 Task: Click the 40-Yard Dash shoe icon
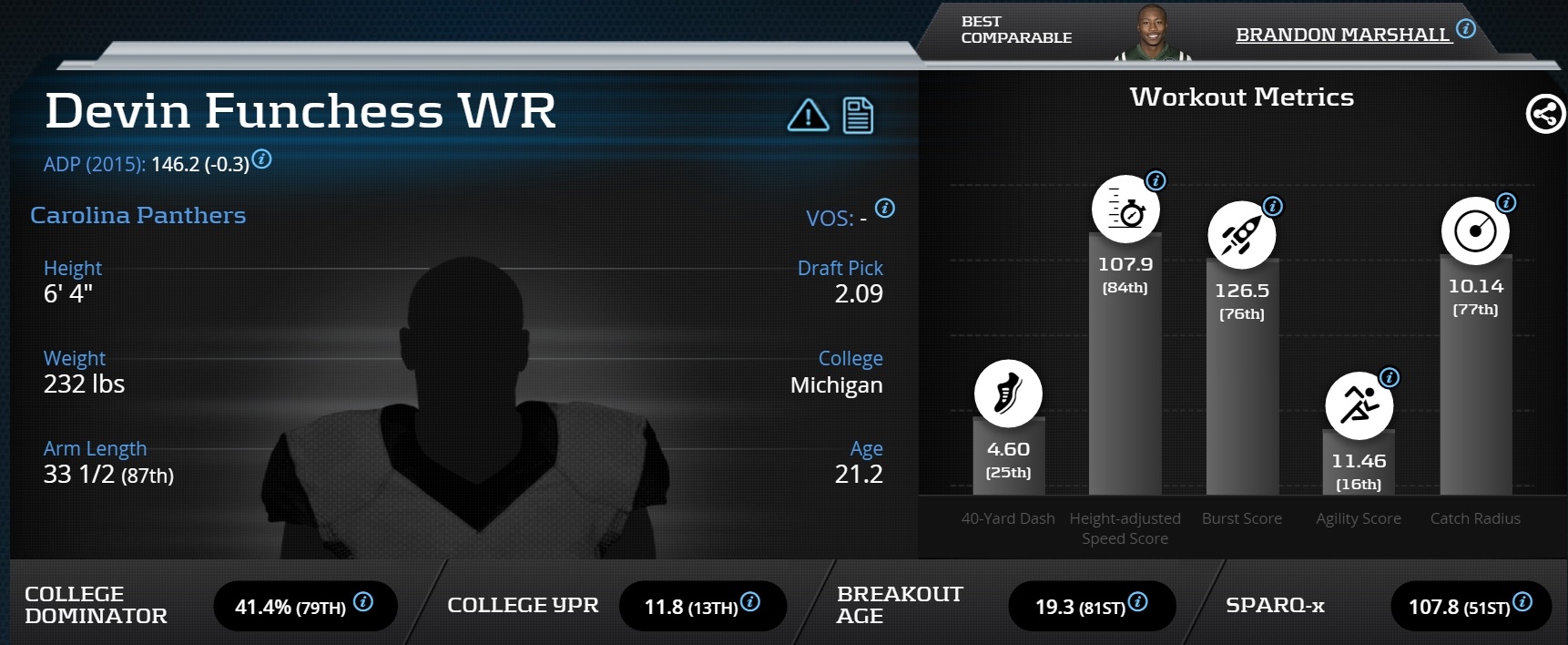(x=1008, y=394)
